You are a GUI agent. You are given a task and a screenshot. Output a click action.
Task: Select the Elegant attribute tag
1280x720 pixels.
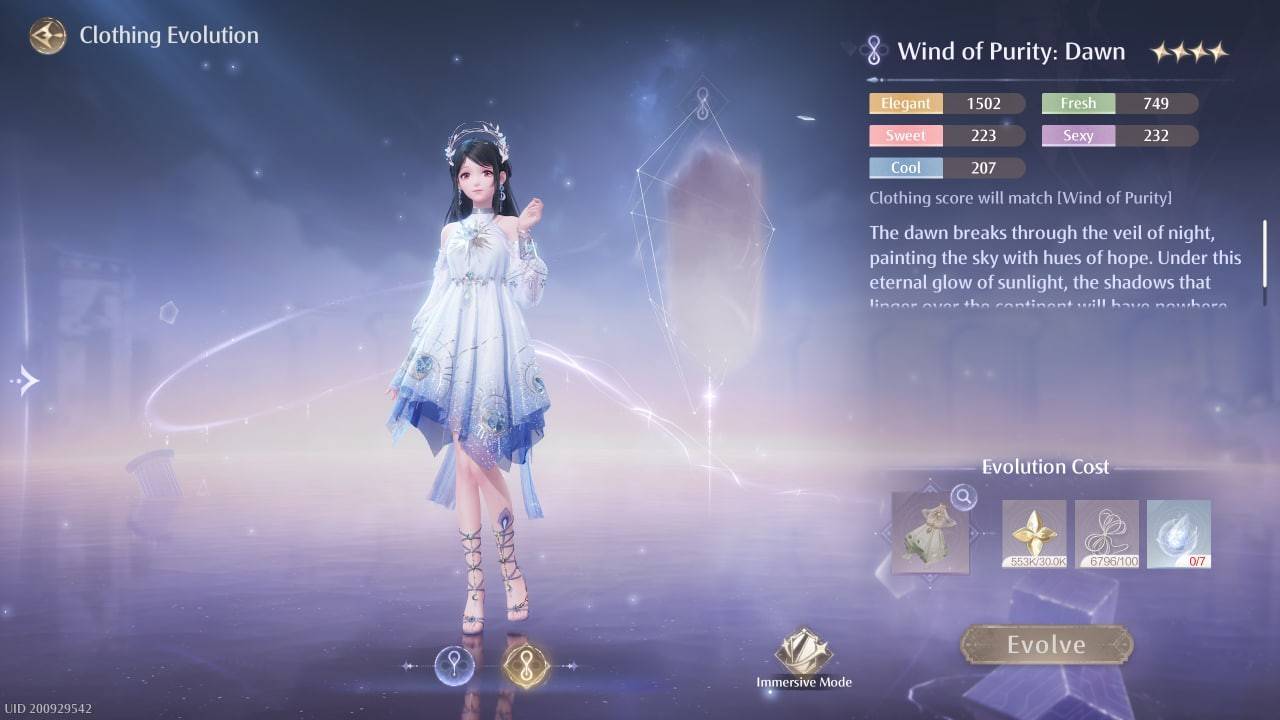pos(905,103)
